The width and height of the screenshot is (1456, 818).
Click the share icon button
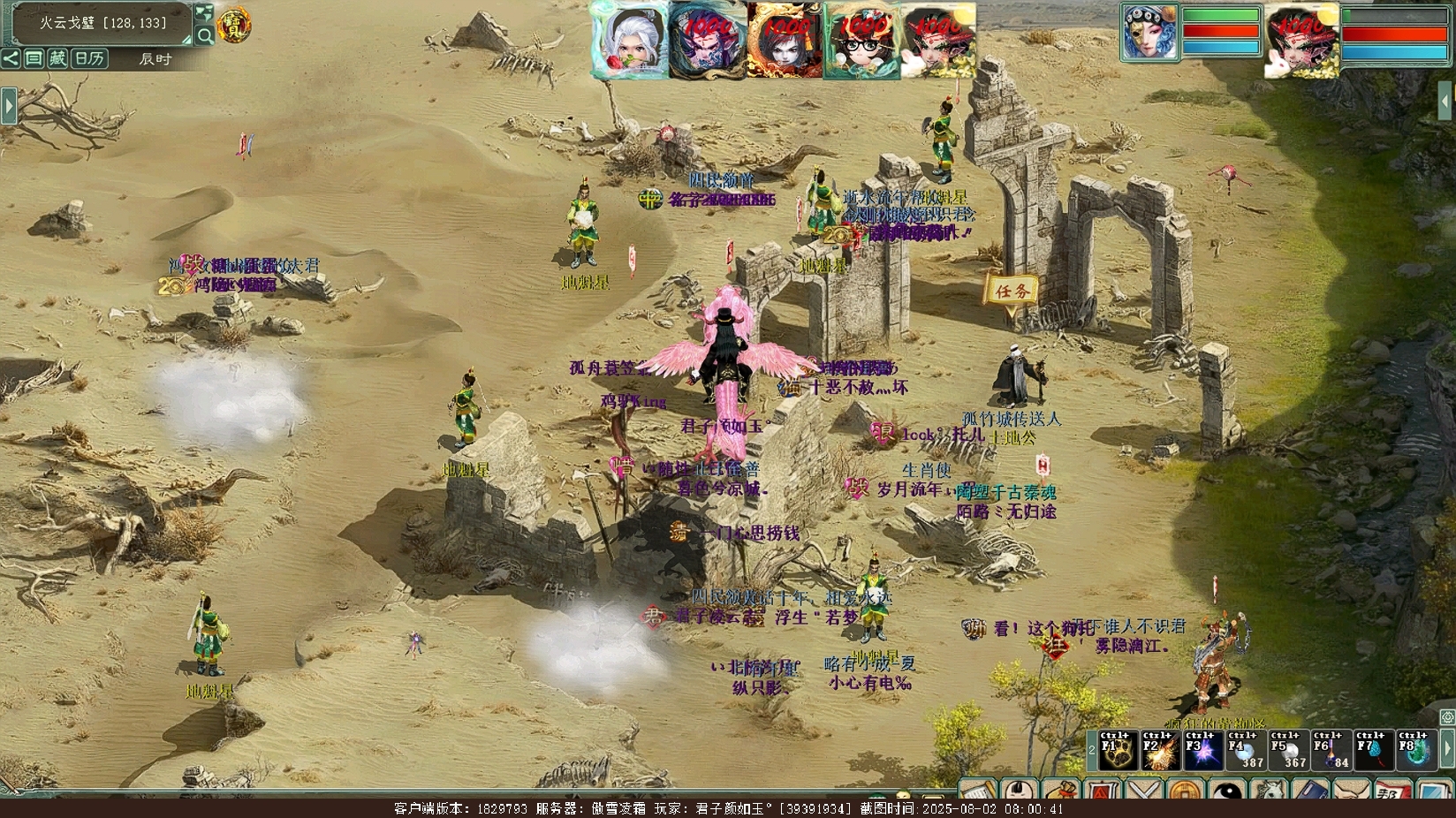11,58
